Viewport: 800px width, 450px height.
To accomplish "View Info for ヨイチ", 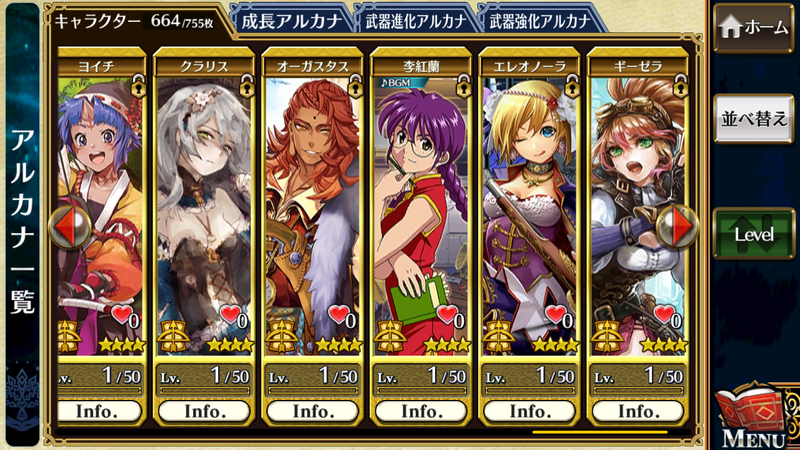I will 96,411.
